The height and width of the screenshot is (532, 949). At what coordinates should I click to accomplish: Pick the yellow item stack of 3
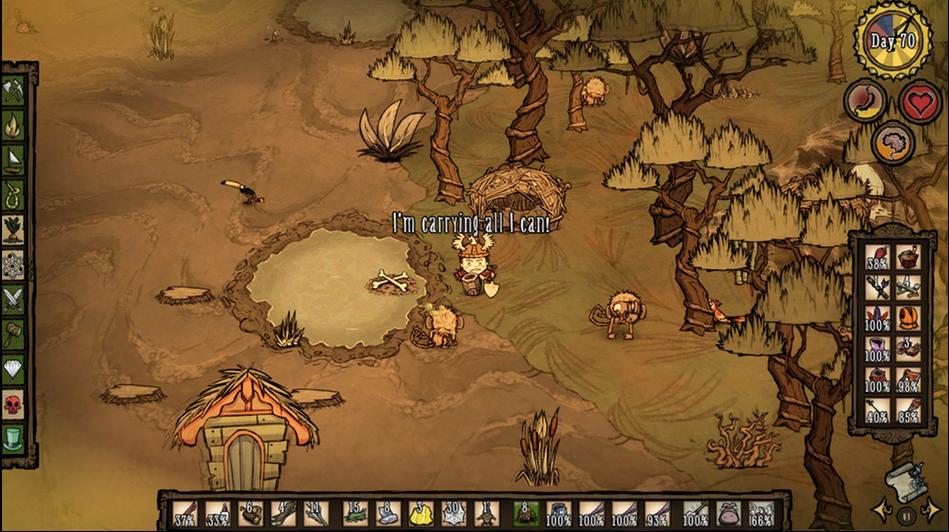point(421,514)
